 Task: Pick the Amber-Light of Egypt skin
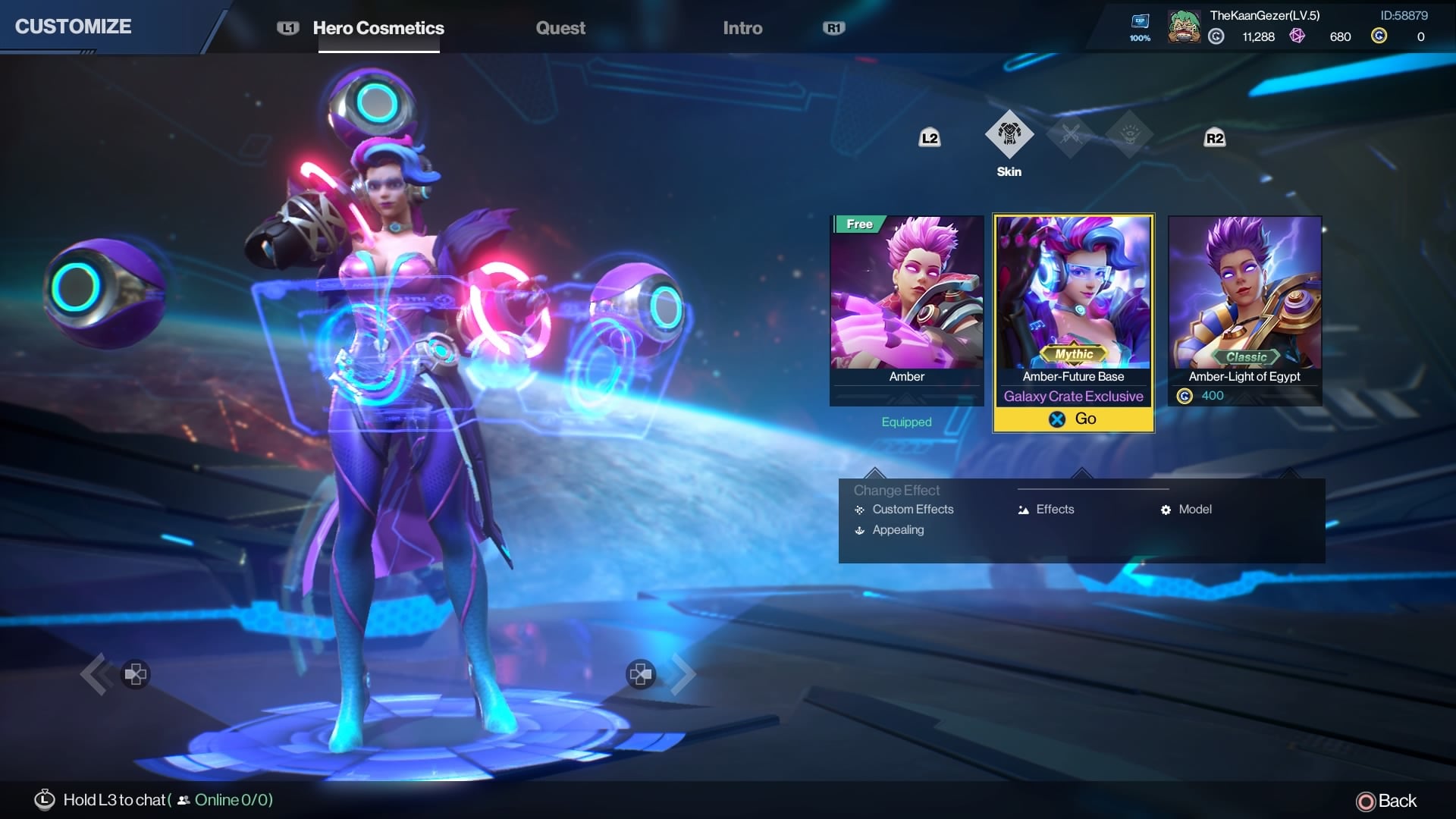coord(1244,303)
